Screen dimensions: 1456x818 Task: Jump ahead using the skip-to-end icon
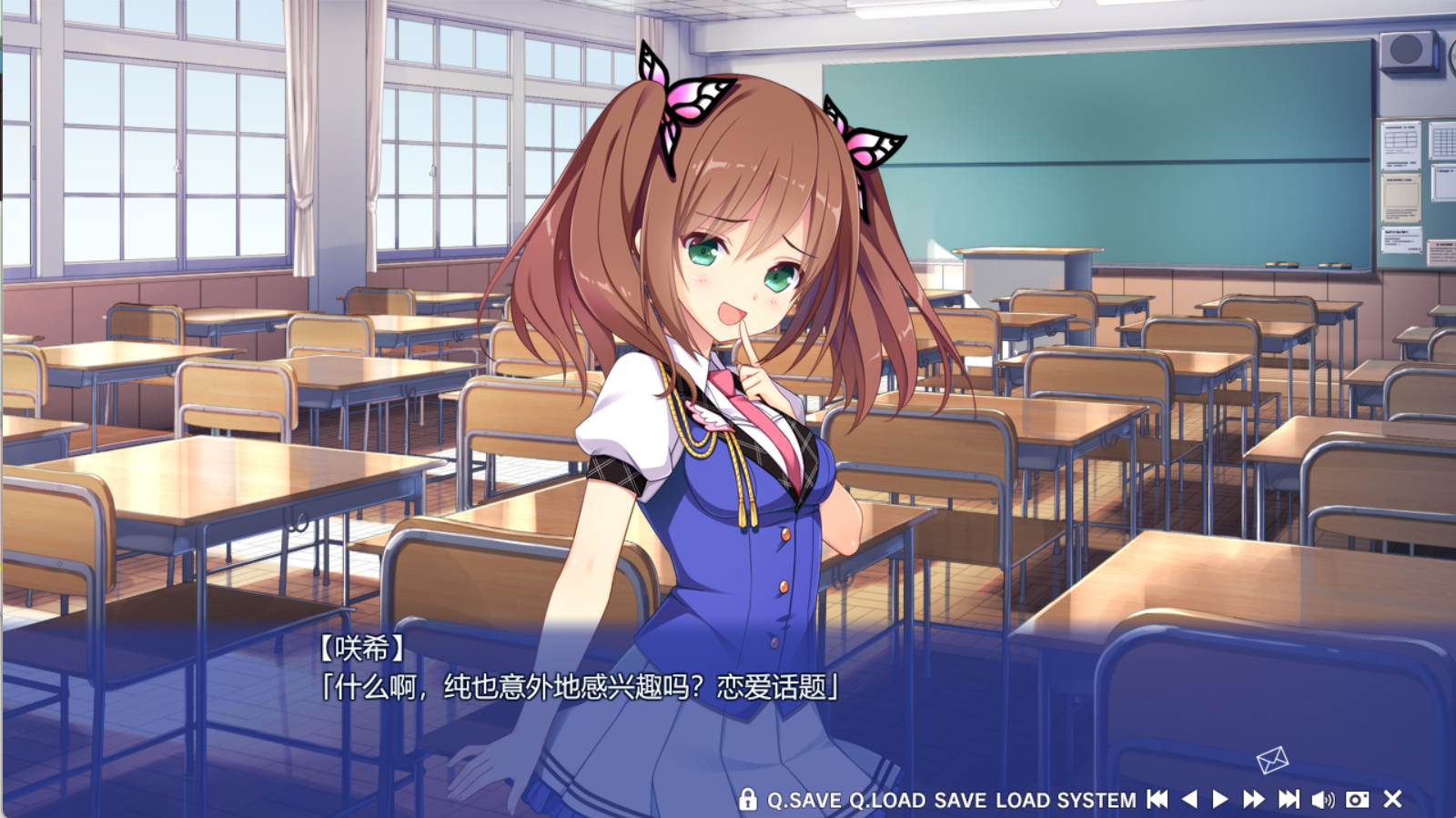tap(1289, 801)
